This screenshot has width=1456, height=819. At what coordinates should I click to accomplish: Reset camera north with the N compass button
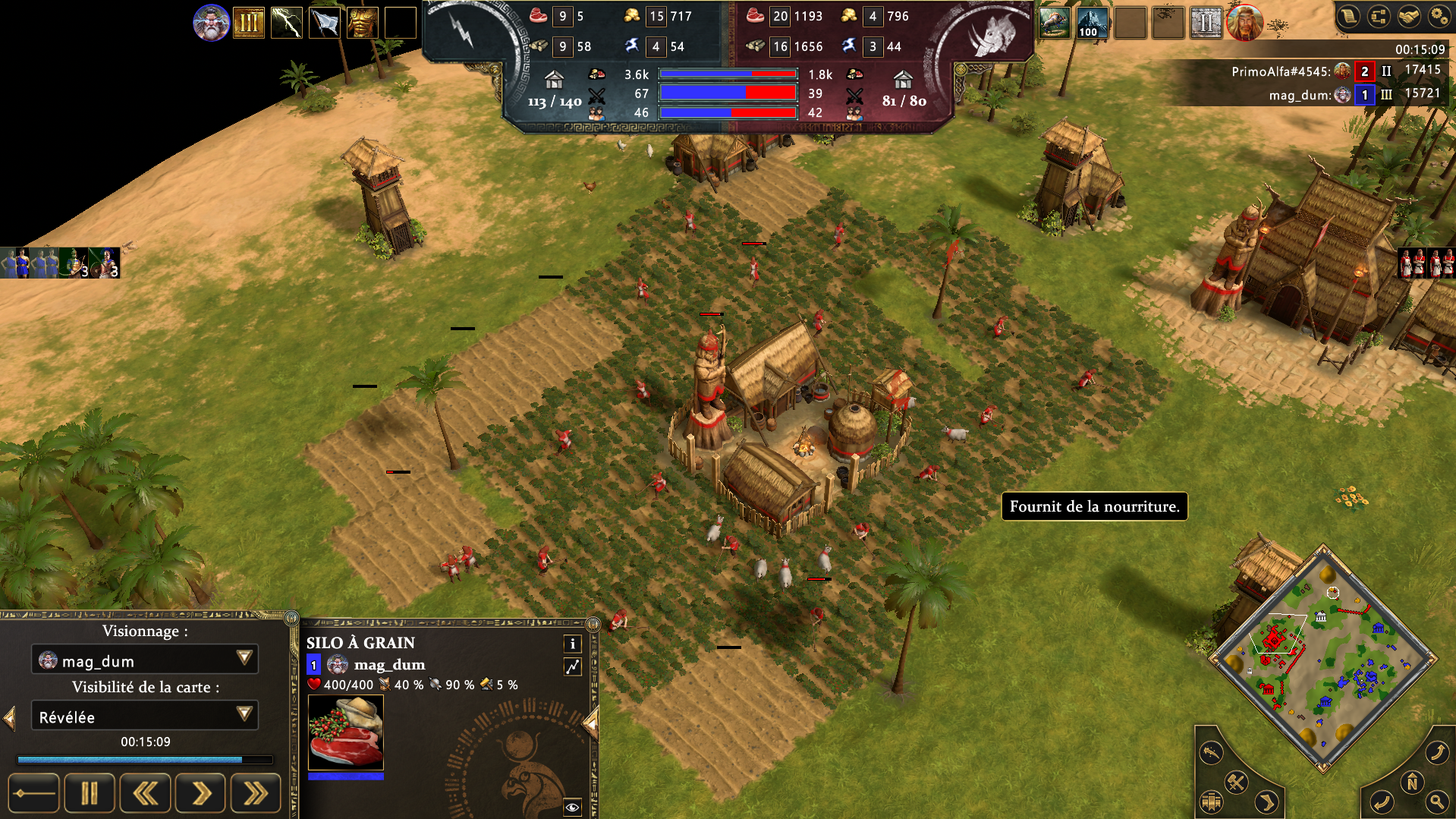tap(1412, 783)
